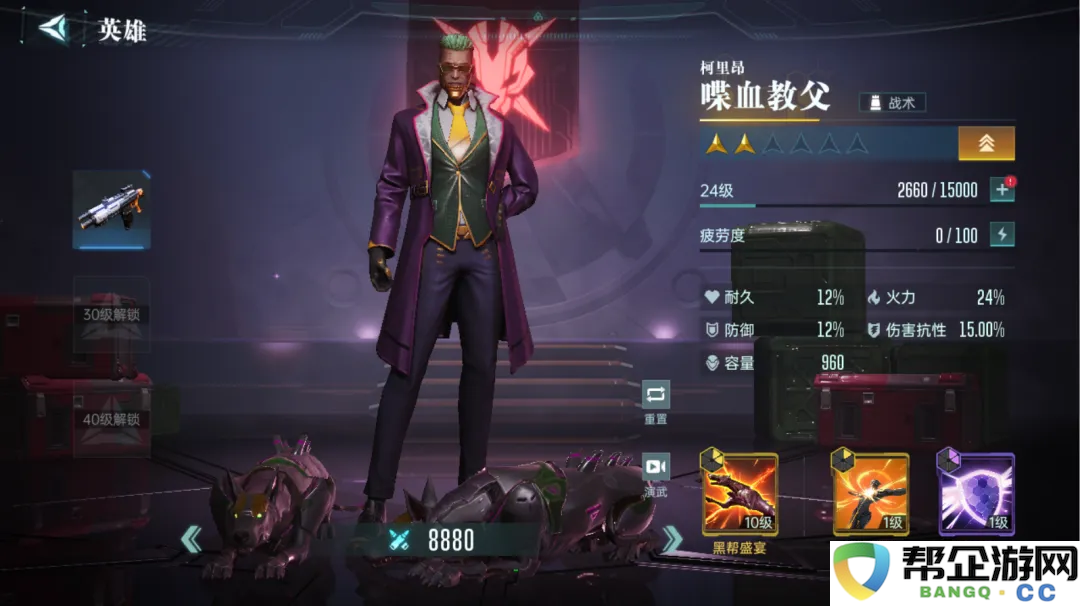This screenshot has width=1080, height=606.
Task: Switch to the next hero
Action: tap(672, 541)
